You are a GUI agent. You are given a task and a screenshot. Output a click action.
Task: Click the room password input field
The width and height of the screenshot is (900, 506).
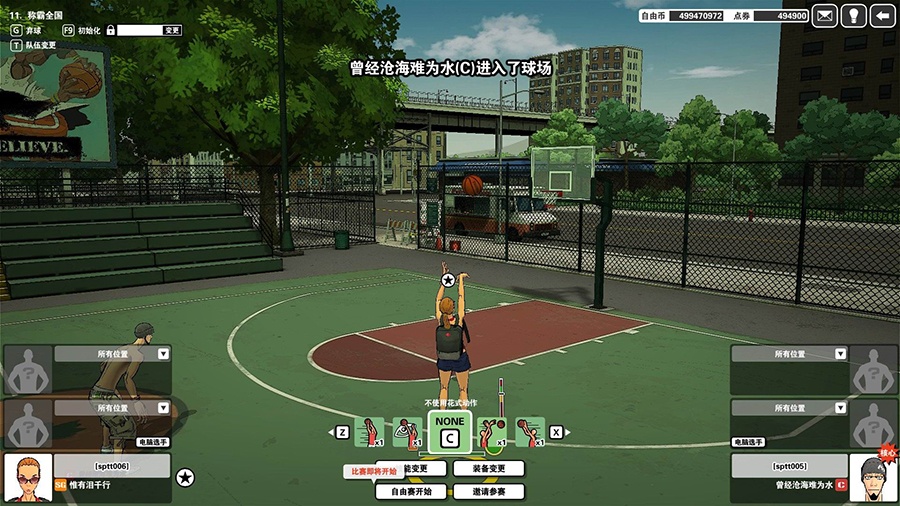tap(139, 30)
